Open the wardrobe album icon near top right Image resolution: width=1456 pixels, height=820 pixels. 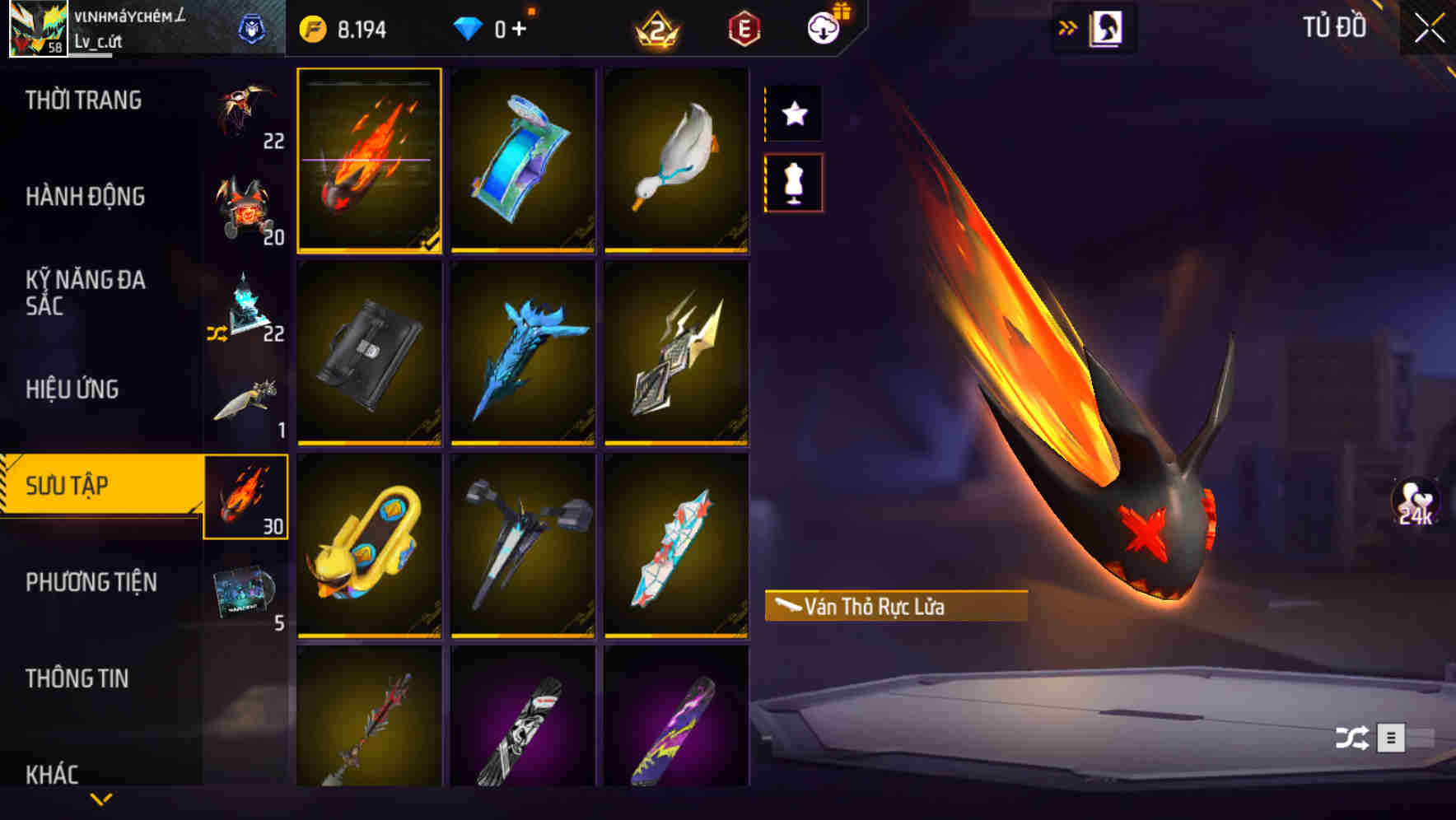pos(1104,26)
